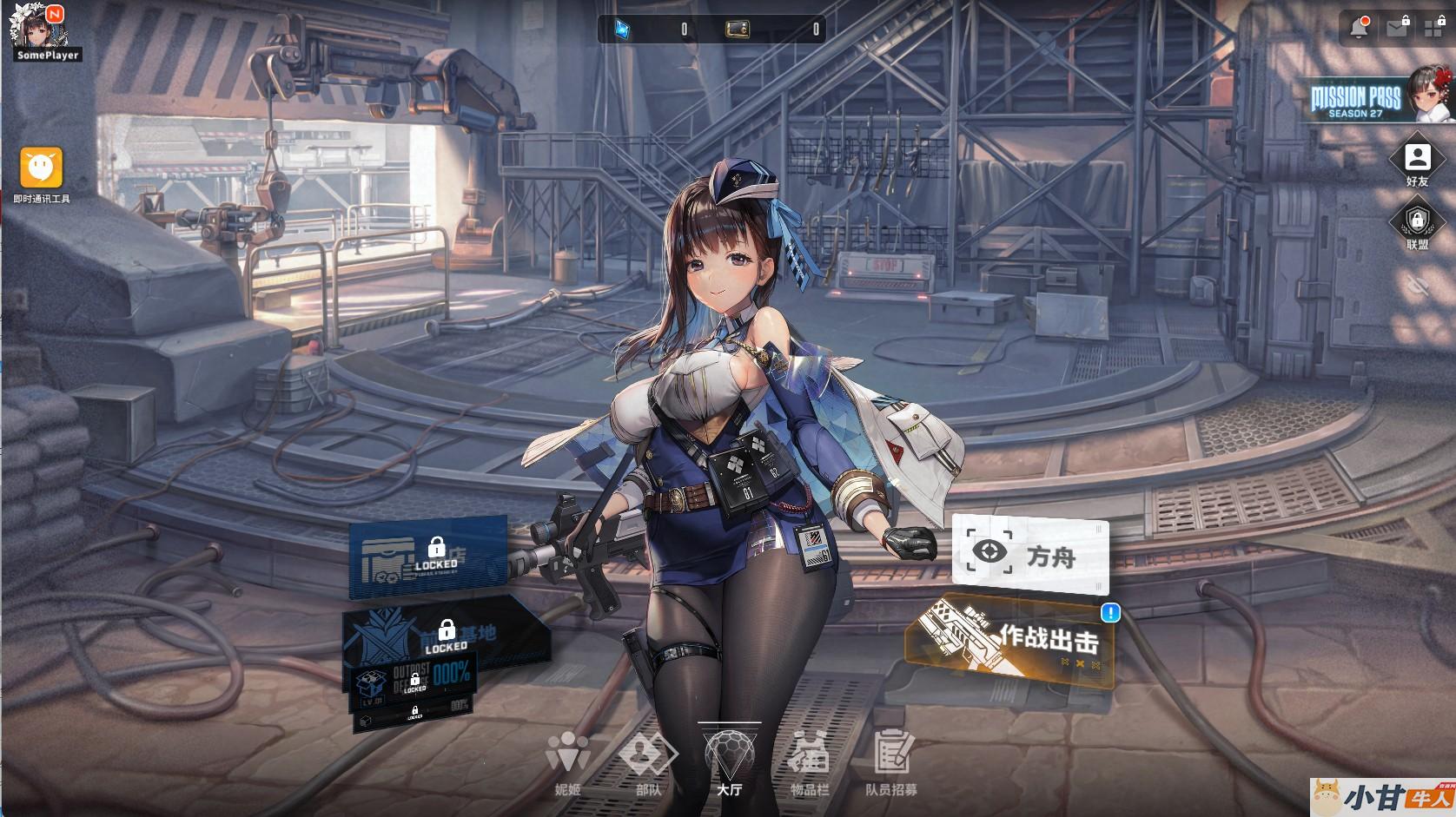
Task: Click the gold credit currency counter
Action: click(773, 30)
